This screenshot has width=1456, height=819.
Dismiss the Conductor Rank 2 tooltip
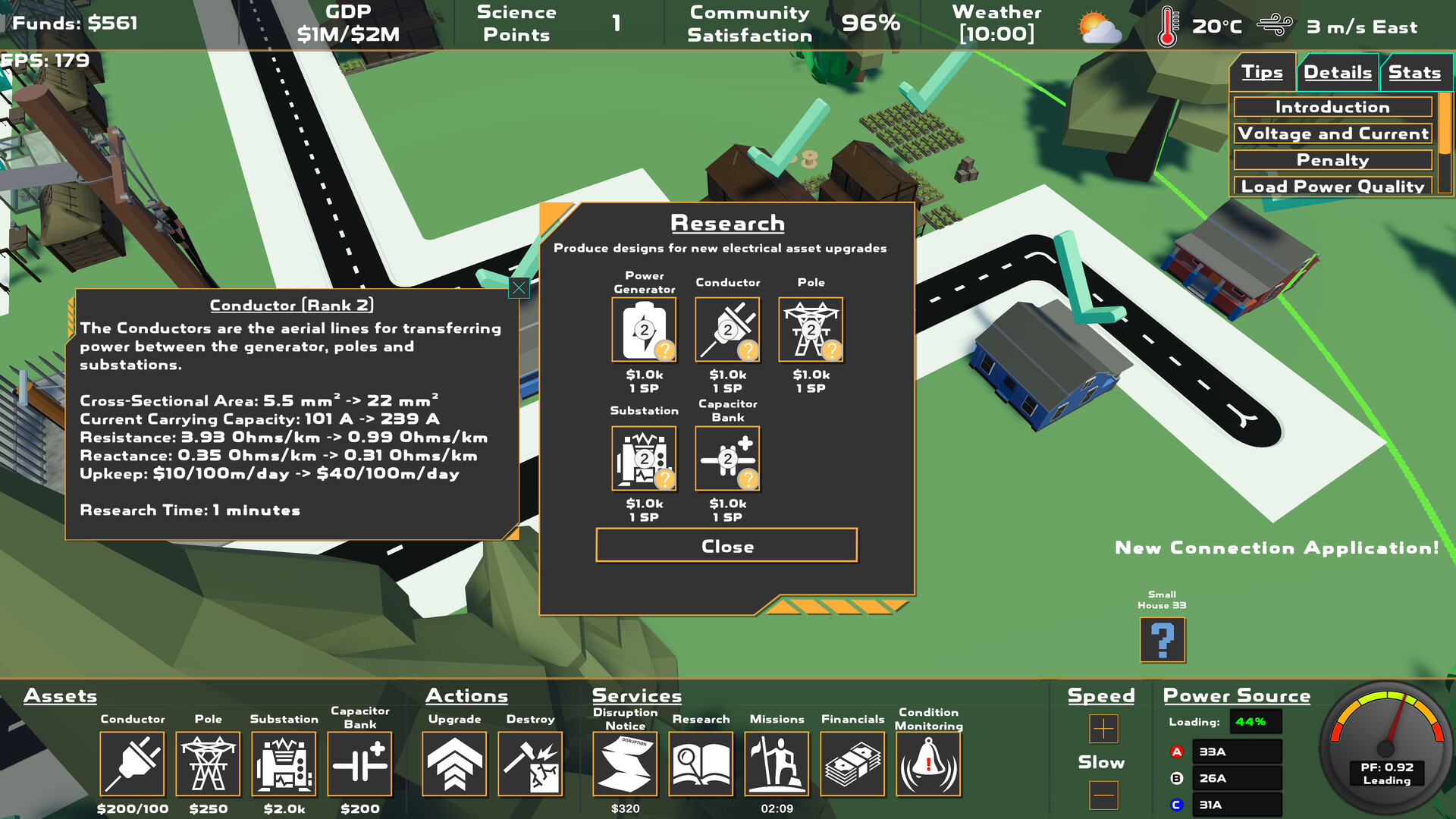(x=518, y=288)
